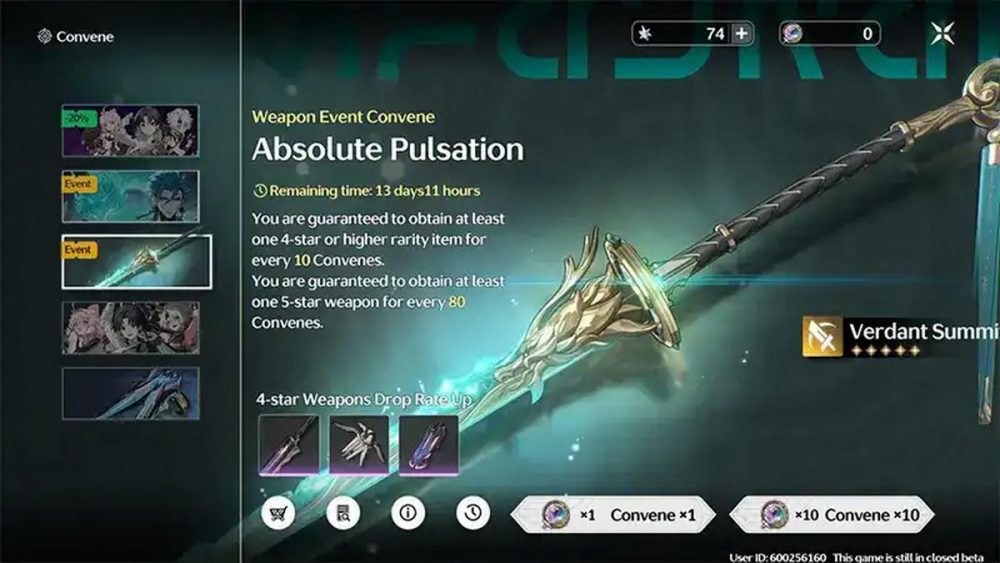
Task: Show banner info with the circled i icon
Action: 407,514
